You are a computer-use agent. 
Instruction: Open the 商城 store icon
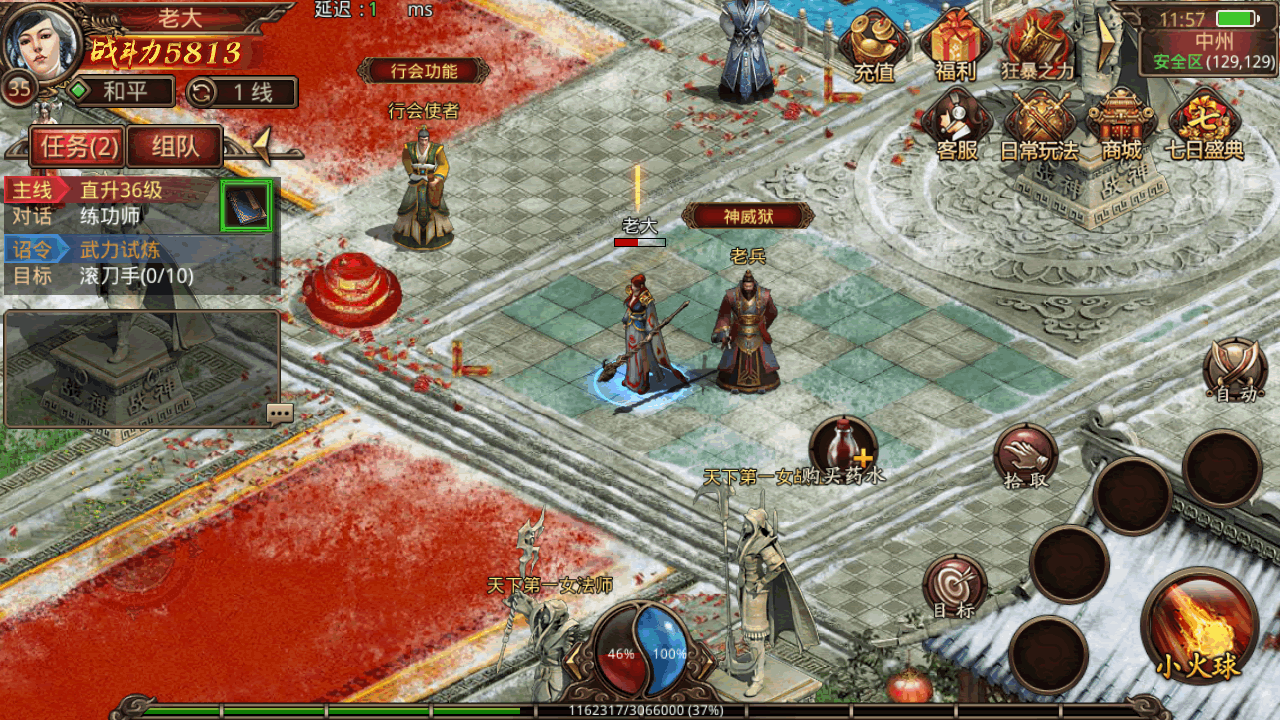pyautogui.click(x=1121, y=124)
